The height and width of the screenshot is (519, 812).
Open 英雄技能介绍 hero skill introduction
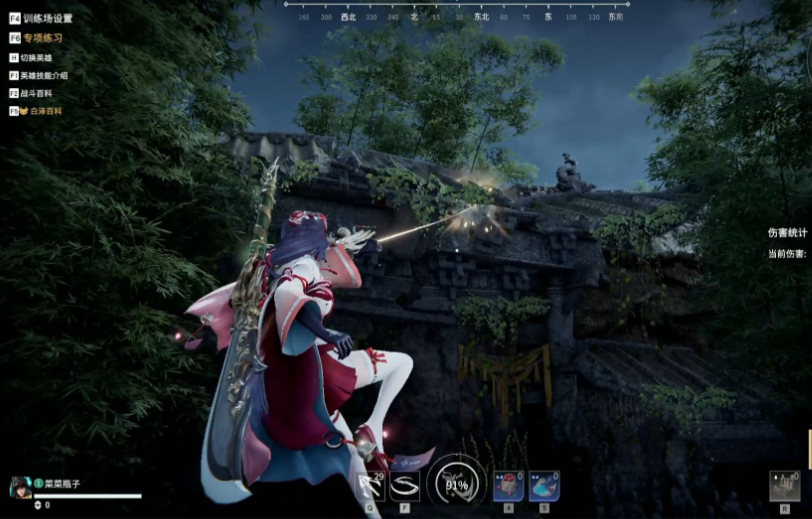(x=45, y=75)
